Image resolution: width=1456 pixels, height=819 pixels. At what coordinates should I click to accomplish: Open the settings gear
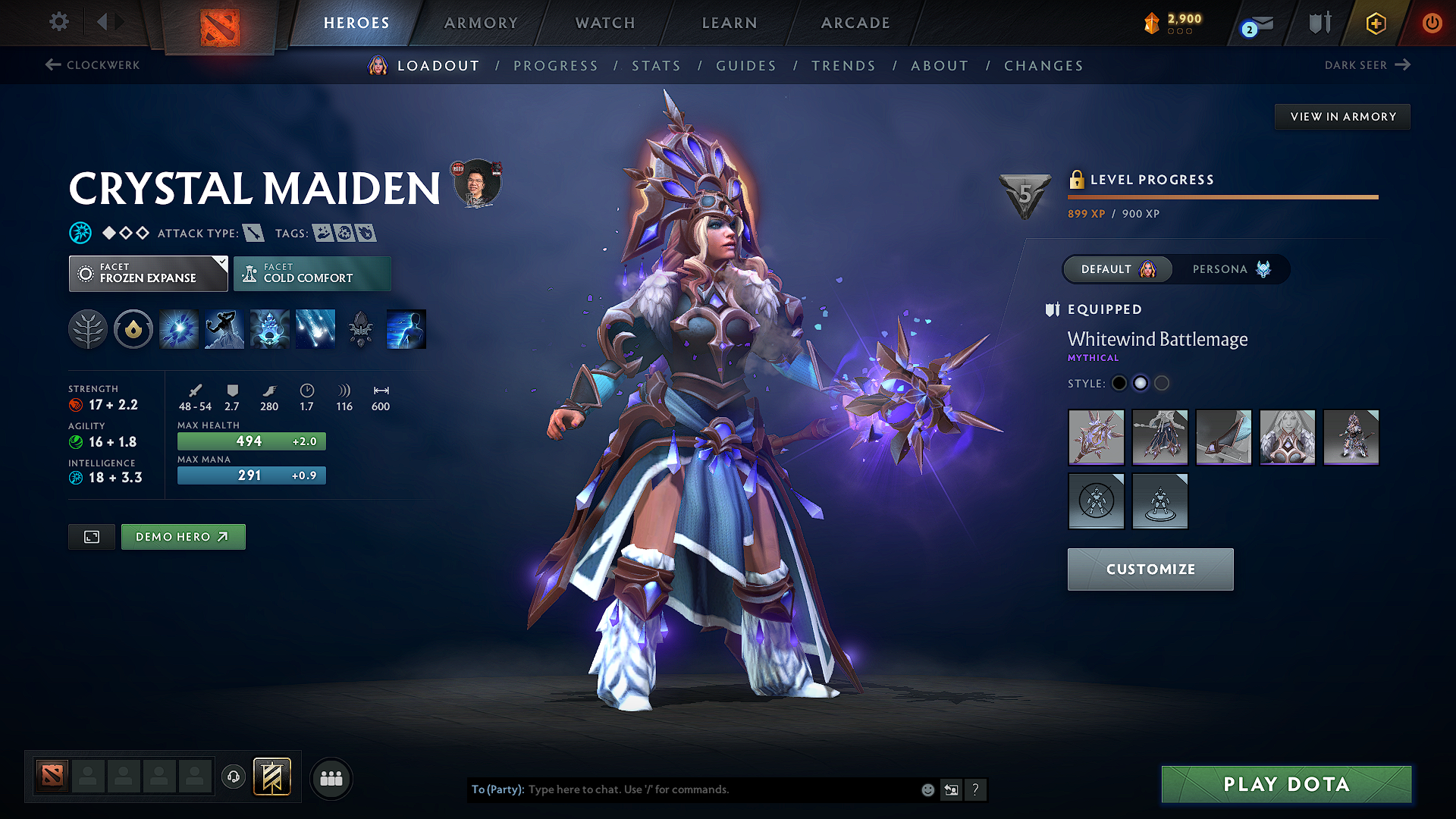[58, 22]
